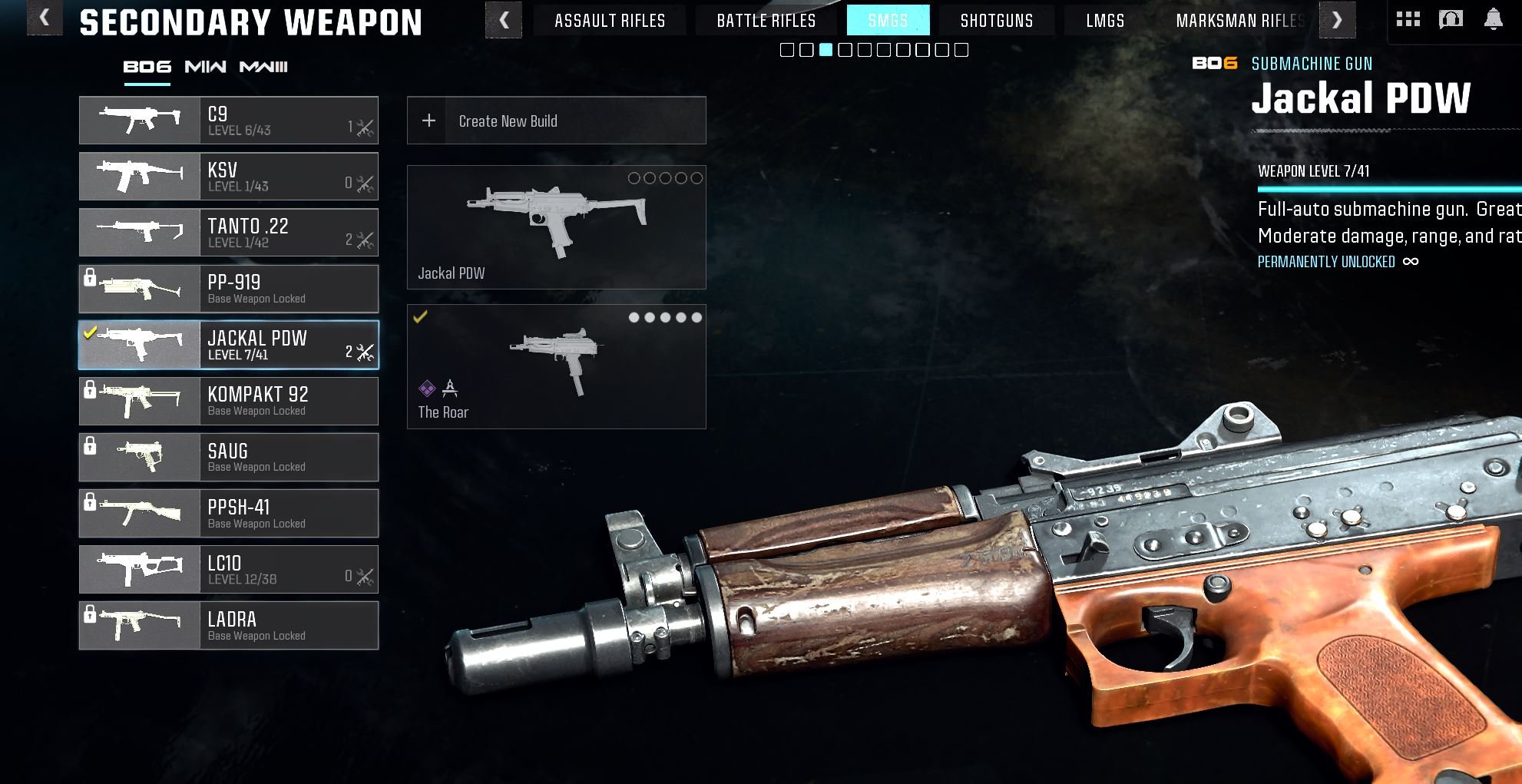Open the notifications bell

(1493, 19)
